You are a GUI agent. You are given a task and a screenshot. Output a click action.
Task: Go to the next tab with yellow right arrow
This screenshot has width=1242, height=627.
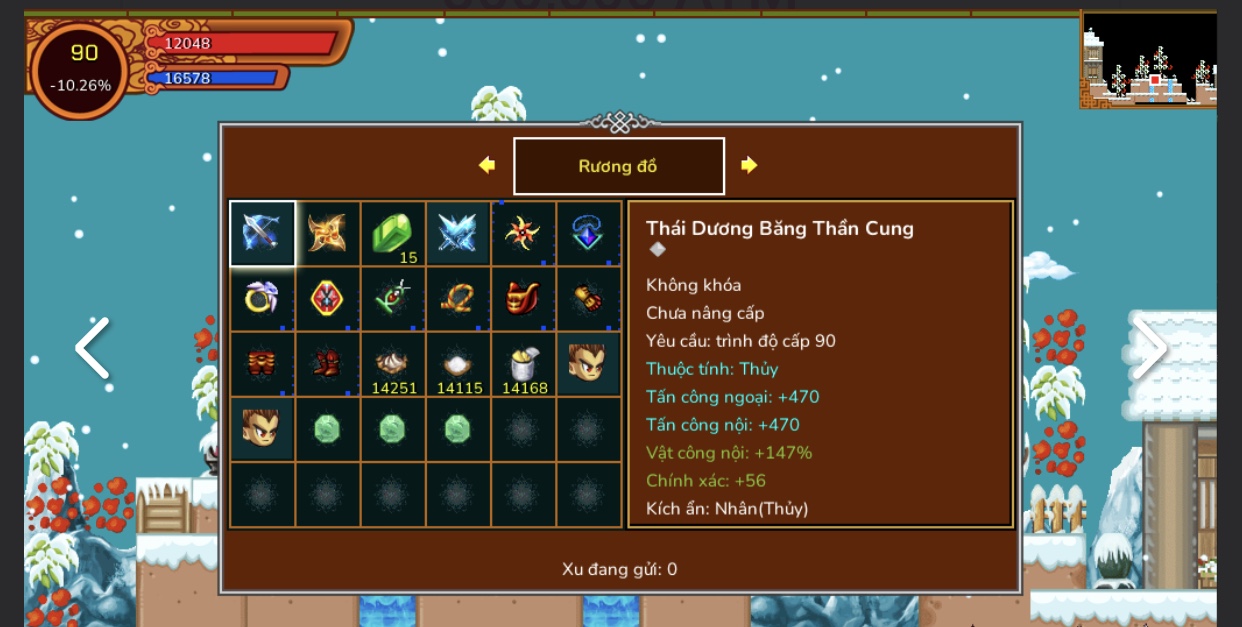click(x=749, y=165)
